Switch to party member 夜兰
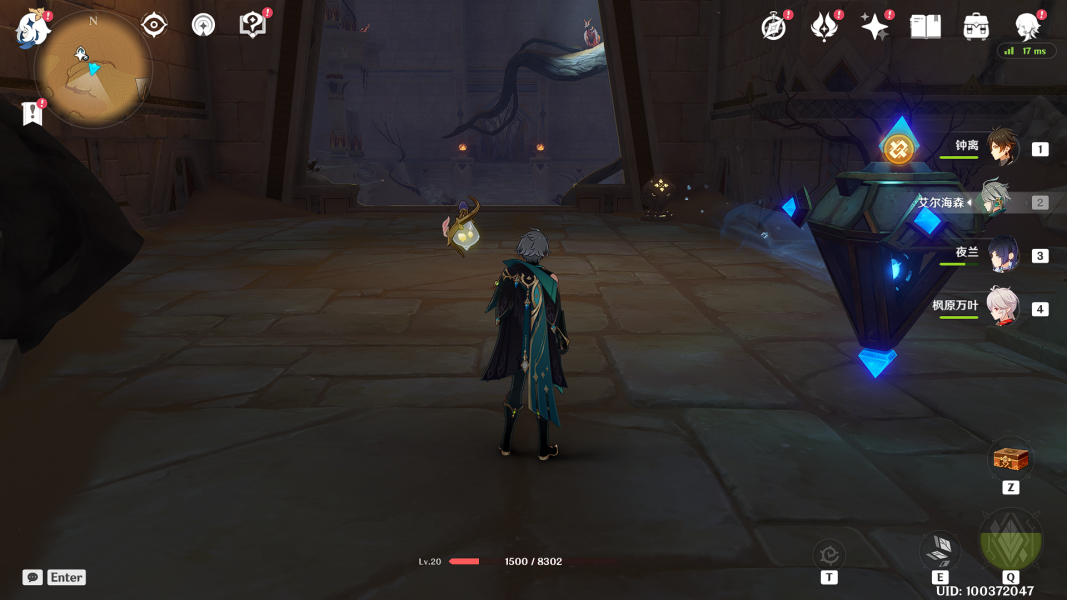Screen dimensions: 1067x600 point(1002,254)
